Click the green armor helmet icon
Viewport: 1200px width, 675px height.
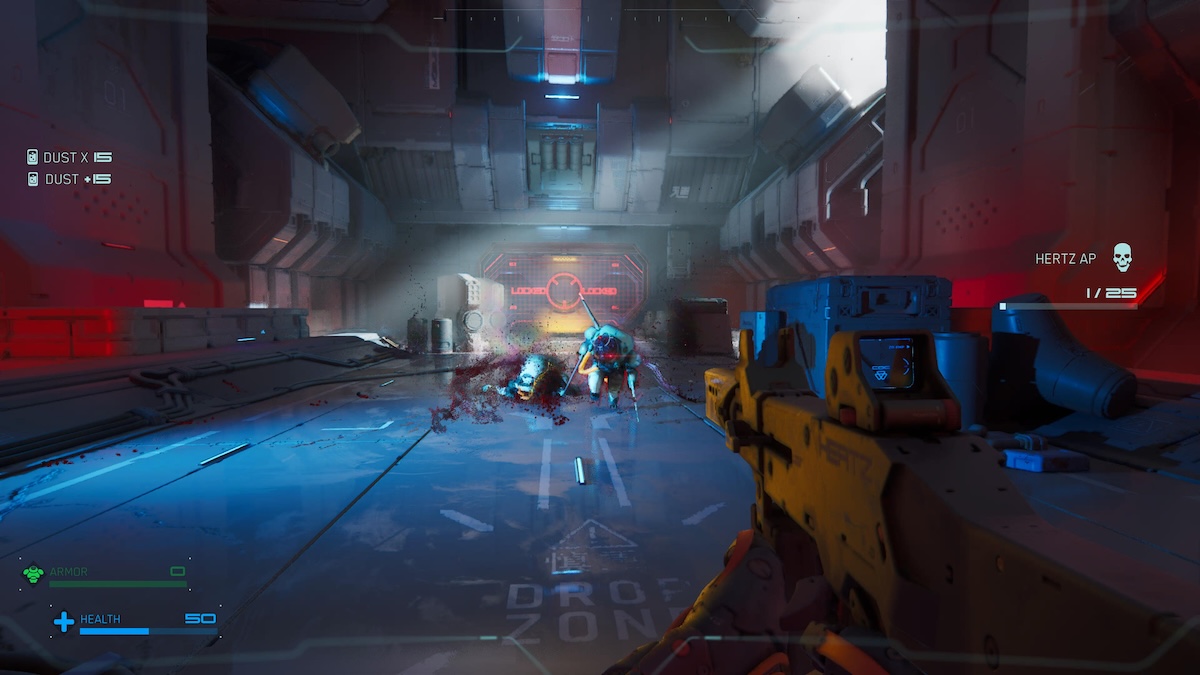pyautogui.click(x=33, y=574)
